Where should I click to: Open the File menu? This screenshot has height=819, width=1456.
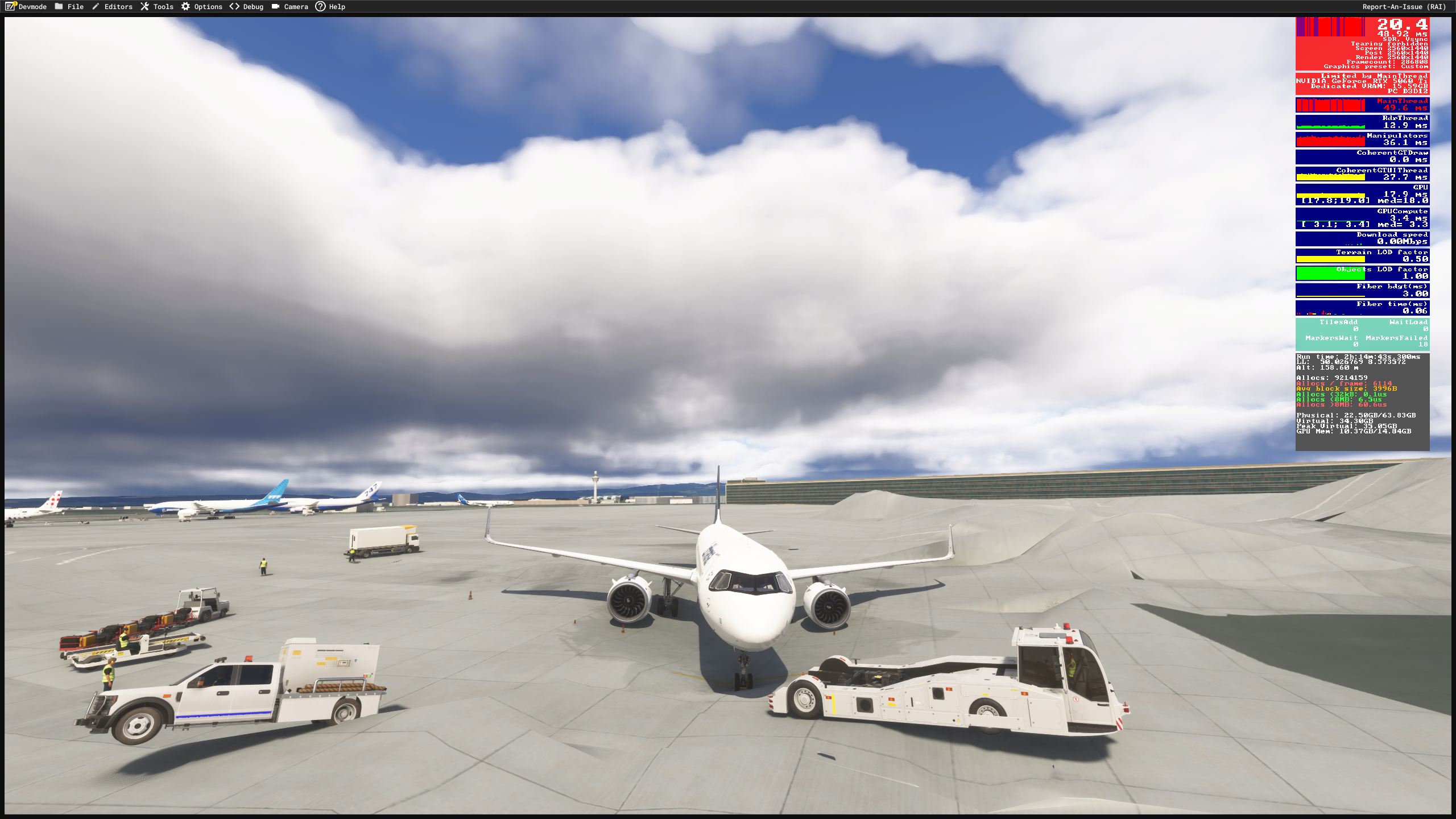(75, 7)
